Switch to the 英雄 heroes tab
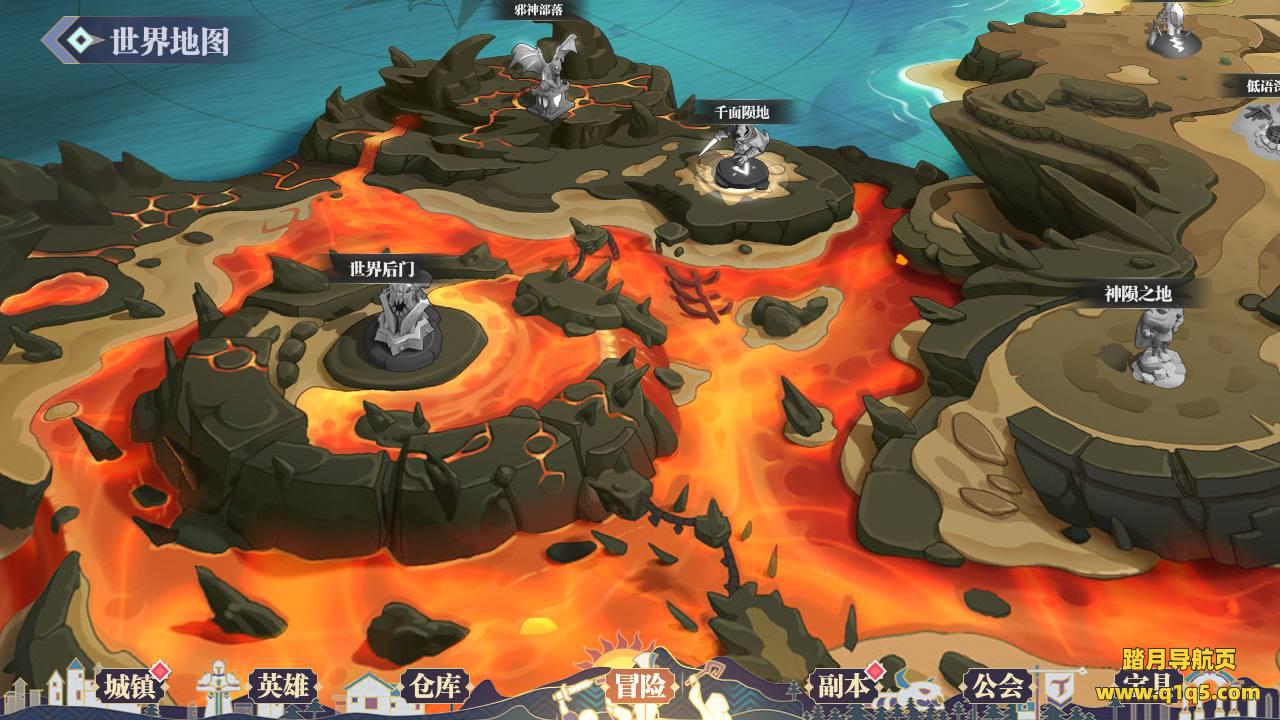 pyautogui.click(x=283, y=686)
